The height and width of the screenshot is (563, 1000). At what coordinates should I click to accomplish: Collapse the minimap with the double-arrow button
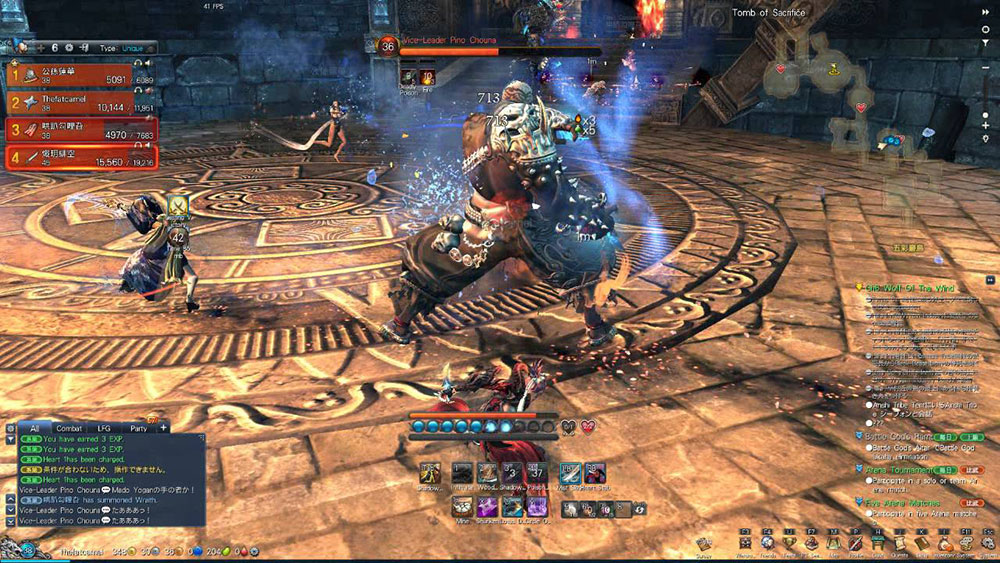(986, 12)
